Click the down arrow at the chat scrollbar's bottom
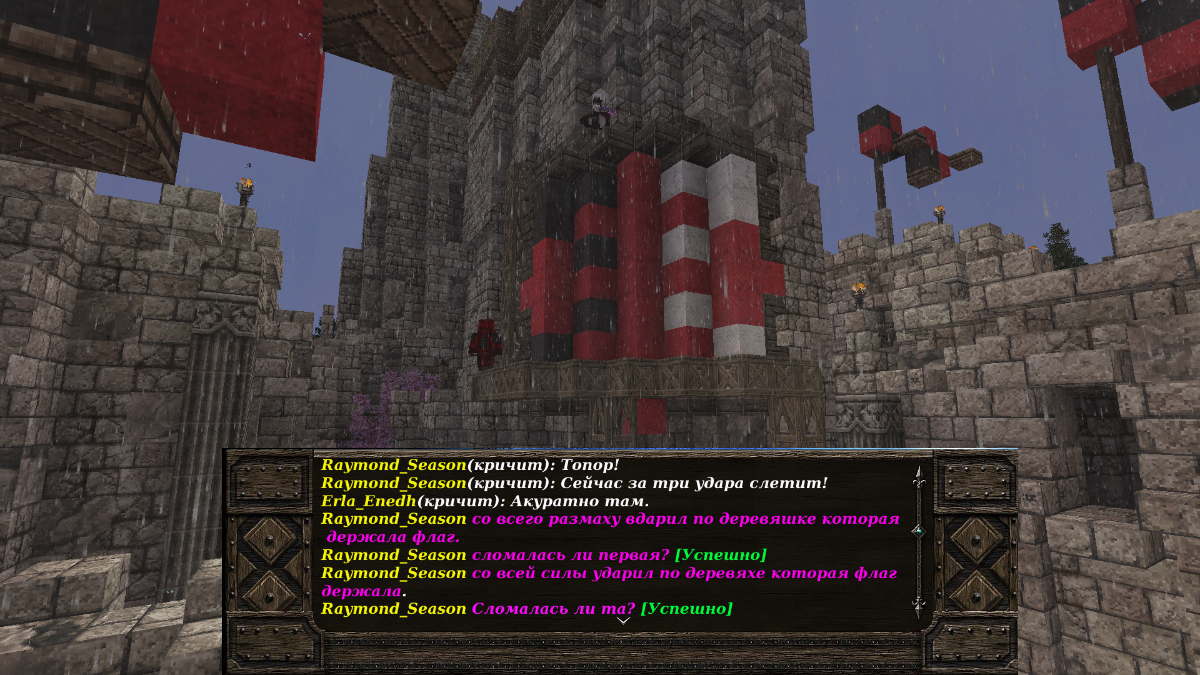Screen dimensions: 1200x675 918,606
